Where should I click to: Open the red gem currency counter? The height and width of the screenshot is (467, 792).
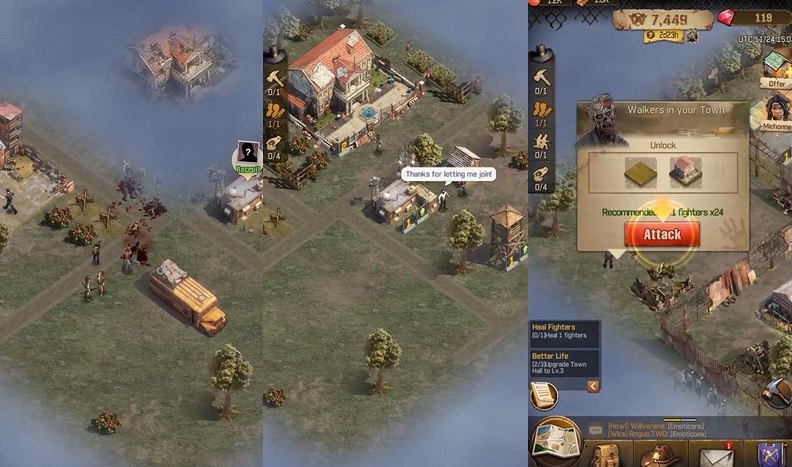(x=752, y=17)
